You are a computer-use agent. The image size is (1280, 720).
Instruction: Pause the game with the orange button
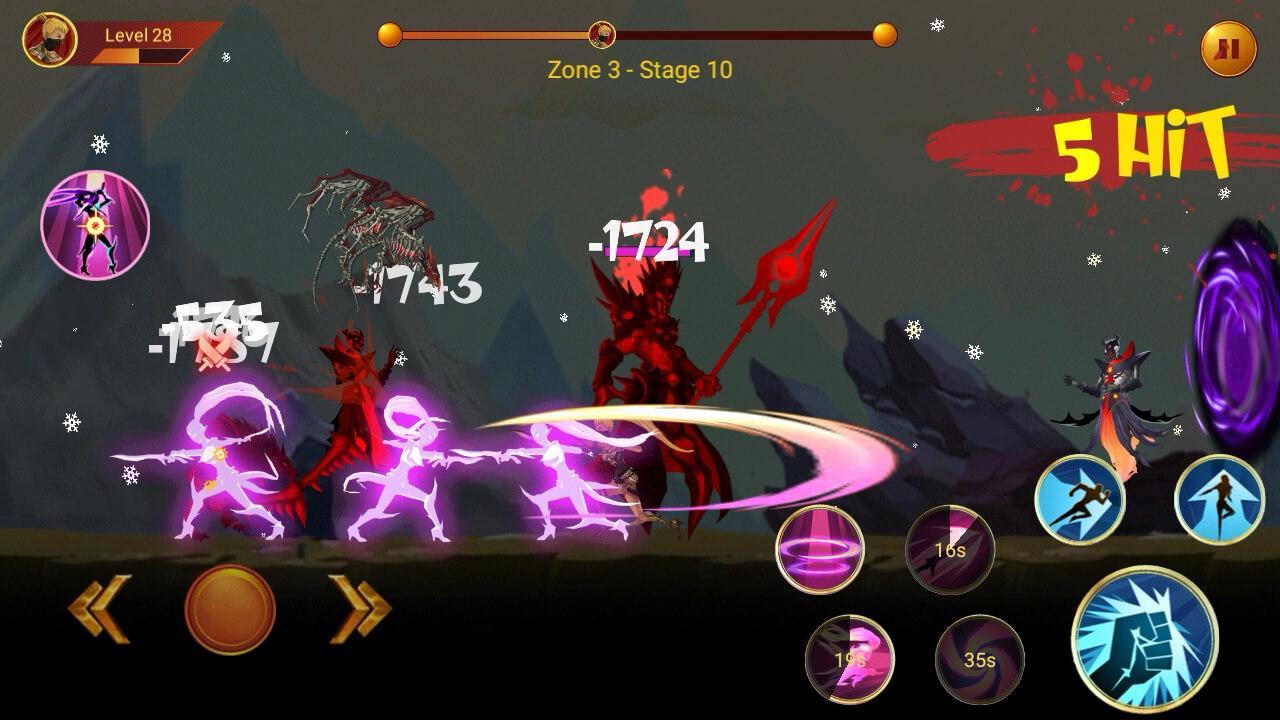(x=1228, y=49)
